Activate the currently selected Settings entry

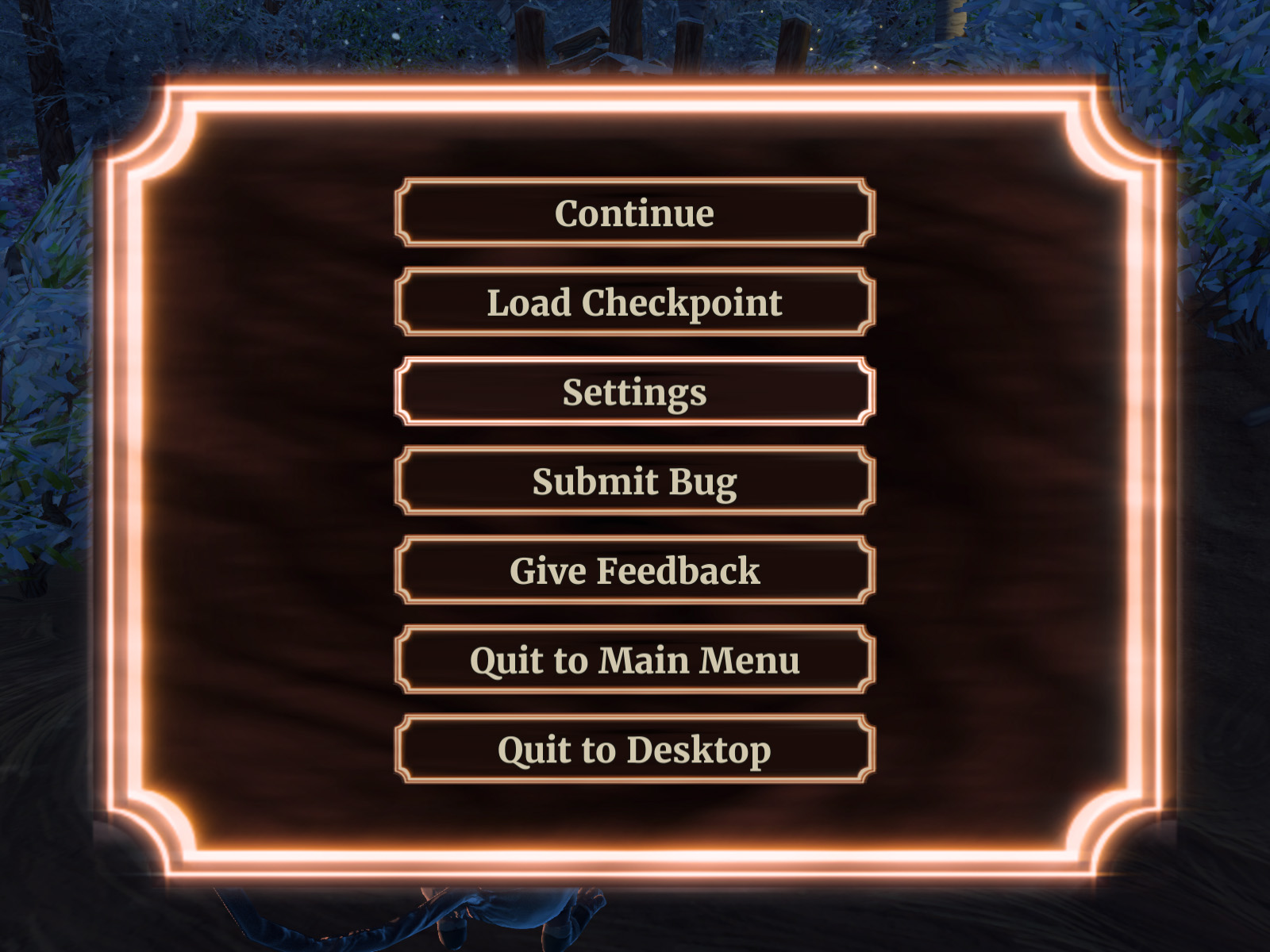(x=635, y=392)
